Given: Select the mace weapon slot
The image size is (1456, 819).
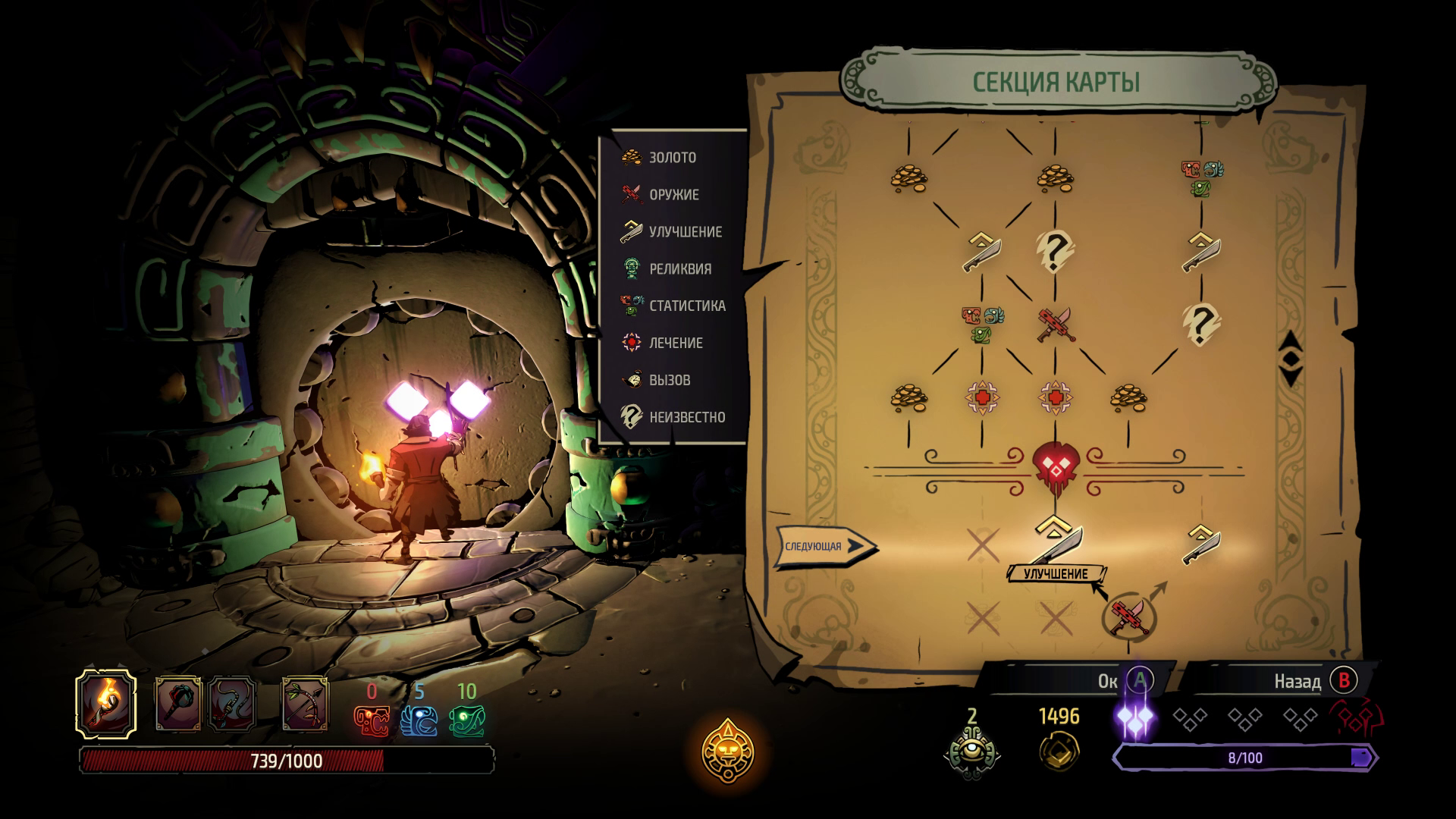Looking at the screenshot, I should coord(179,704).
